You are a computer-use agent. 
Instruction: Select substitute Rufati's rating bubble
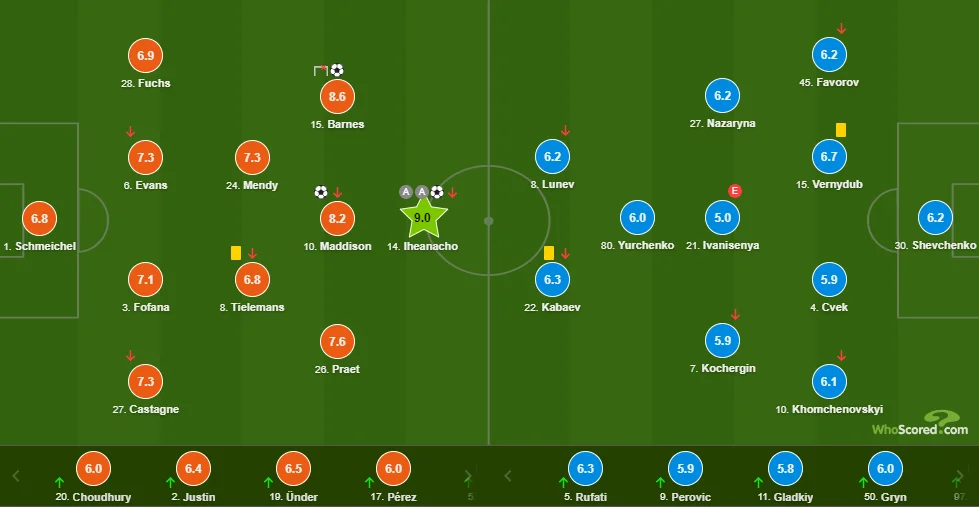tap(586, 468)
